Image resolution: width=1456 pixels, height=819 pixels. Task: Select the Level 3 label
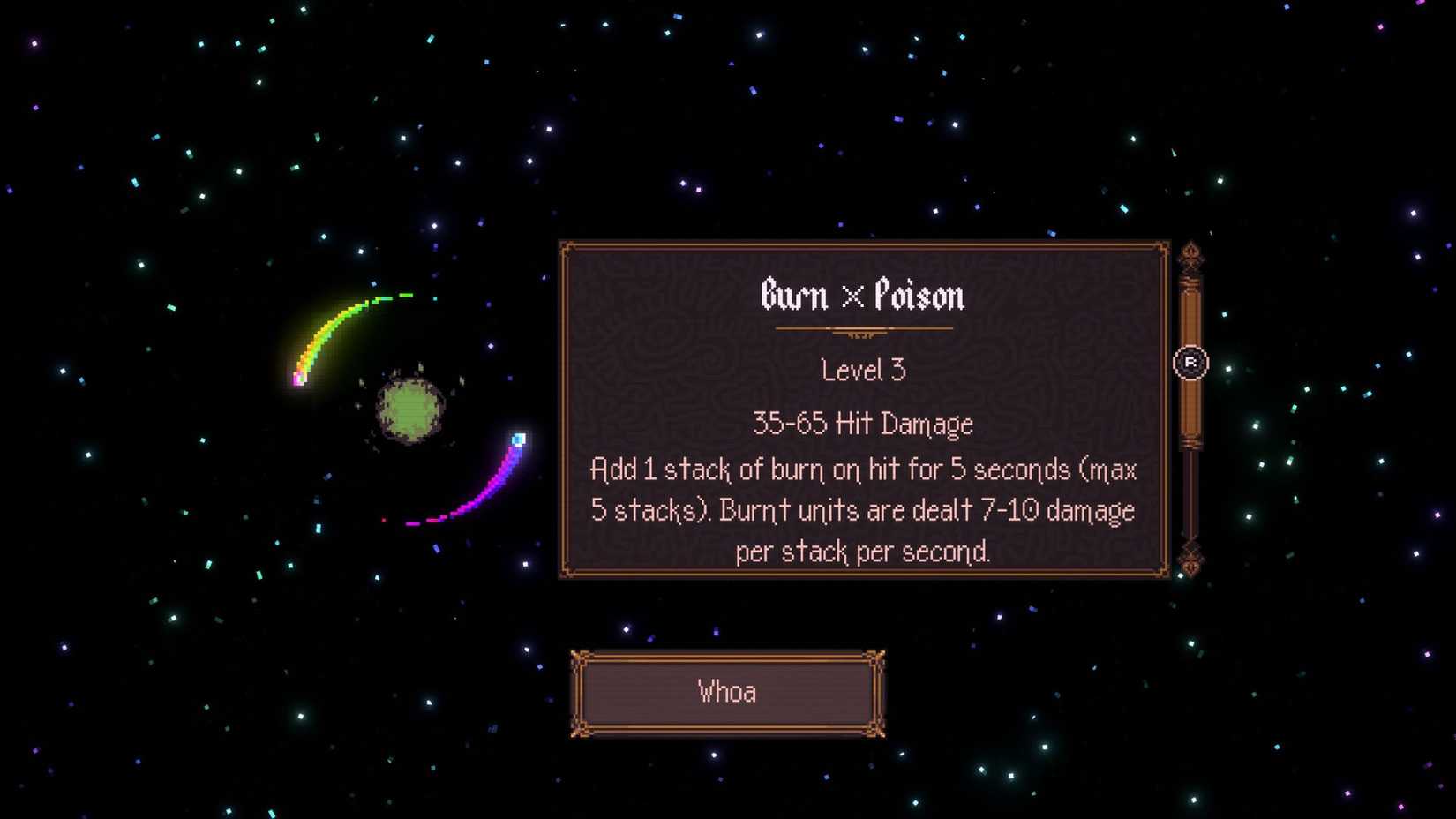tap(862, 370)
